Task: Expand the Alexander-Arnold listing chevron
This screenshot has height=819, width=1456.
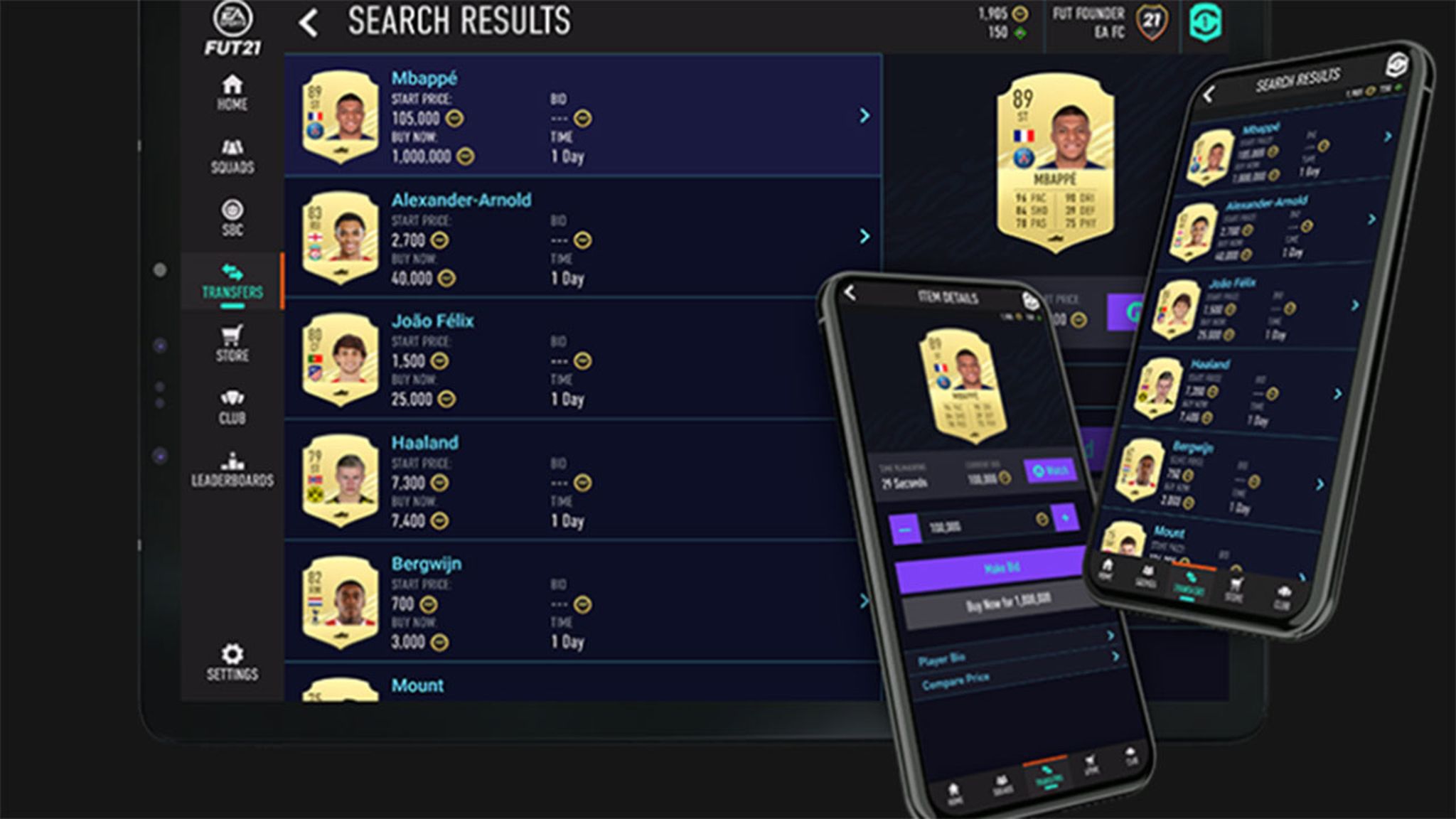Action: 864,235
